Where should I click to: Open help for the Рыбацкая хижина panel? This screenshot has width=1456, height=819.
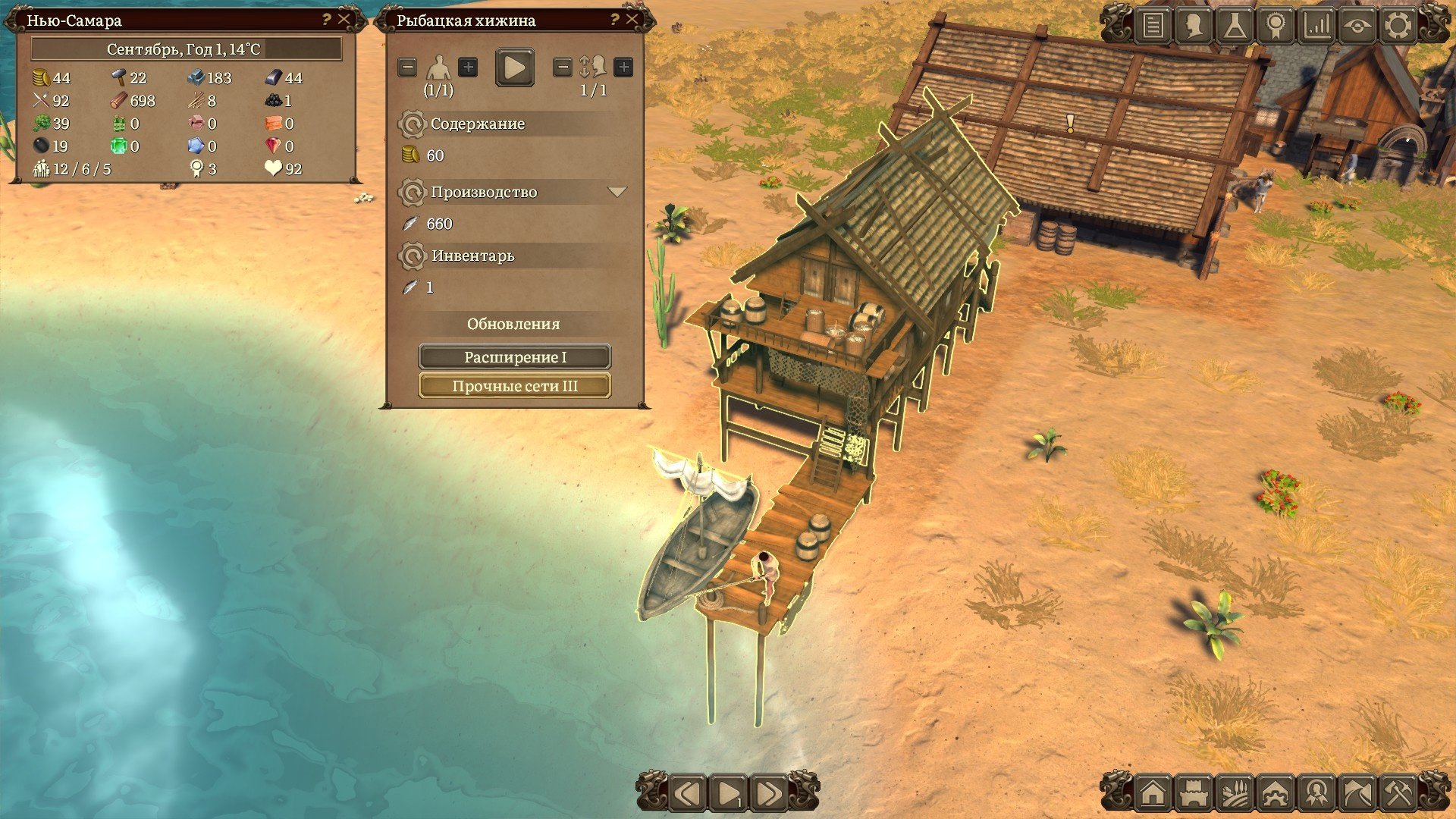(614, 20)
